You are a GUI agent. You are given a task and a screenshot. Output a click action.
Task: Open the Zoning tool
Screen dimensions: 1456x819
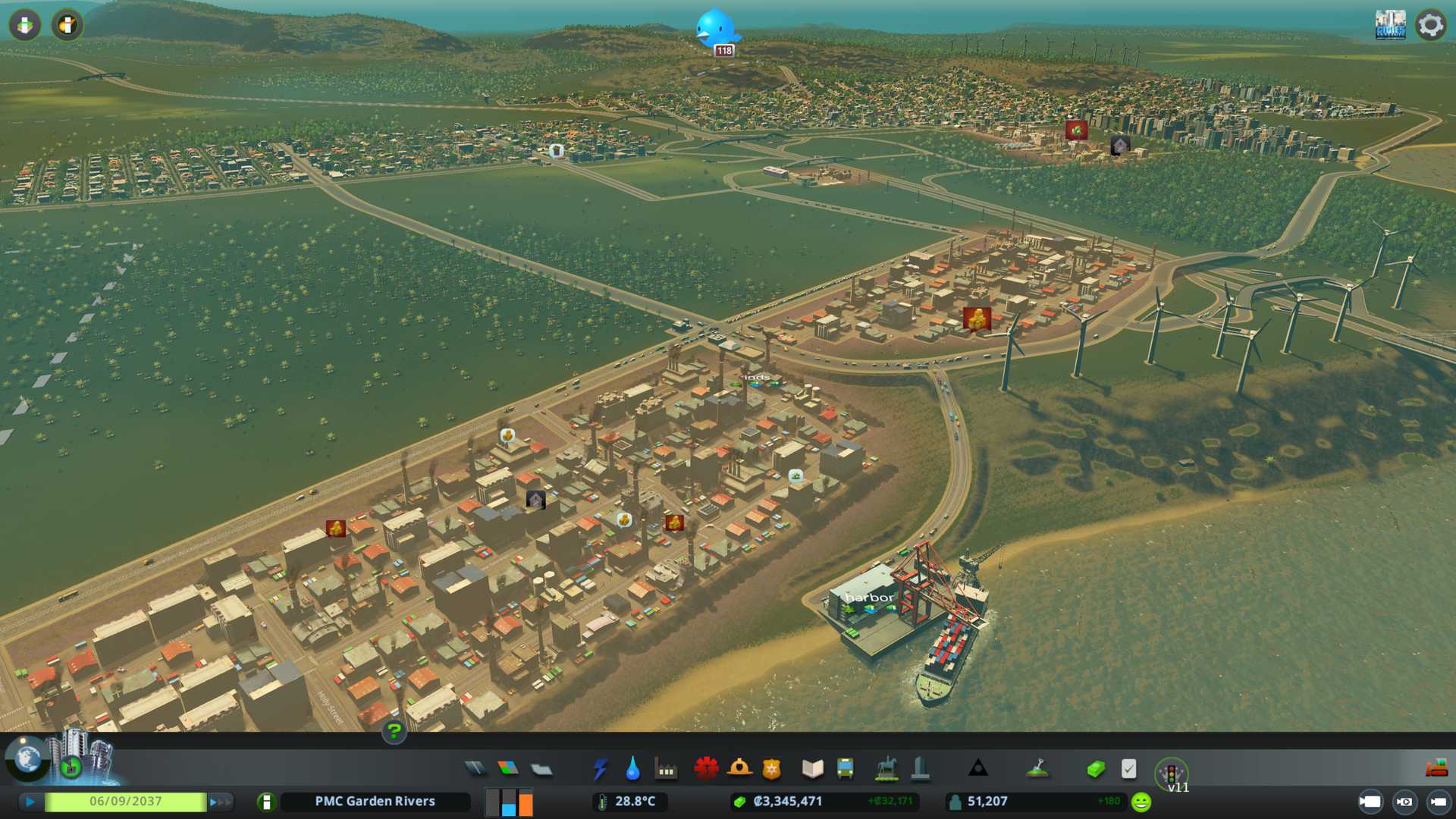(508, 769)
